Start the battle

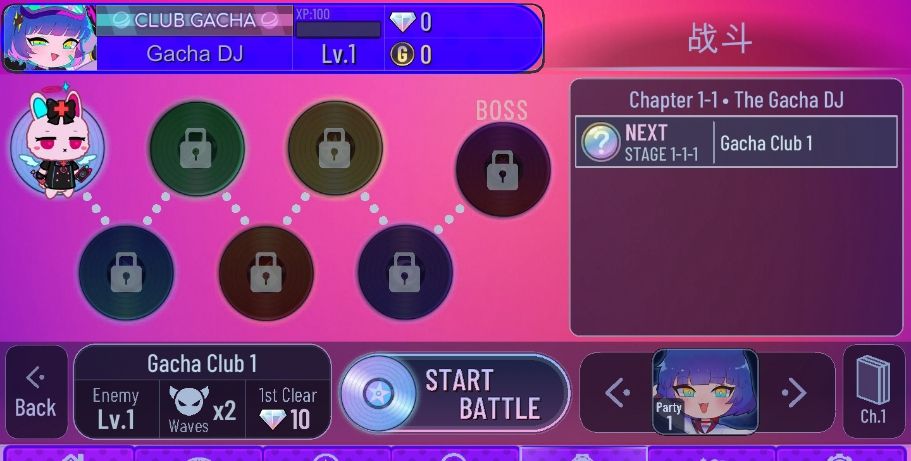click(x=455, y=393)
